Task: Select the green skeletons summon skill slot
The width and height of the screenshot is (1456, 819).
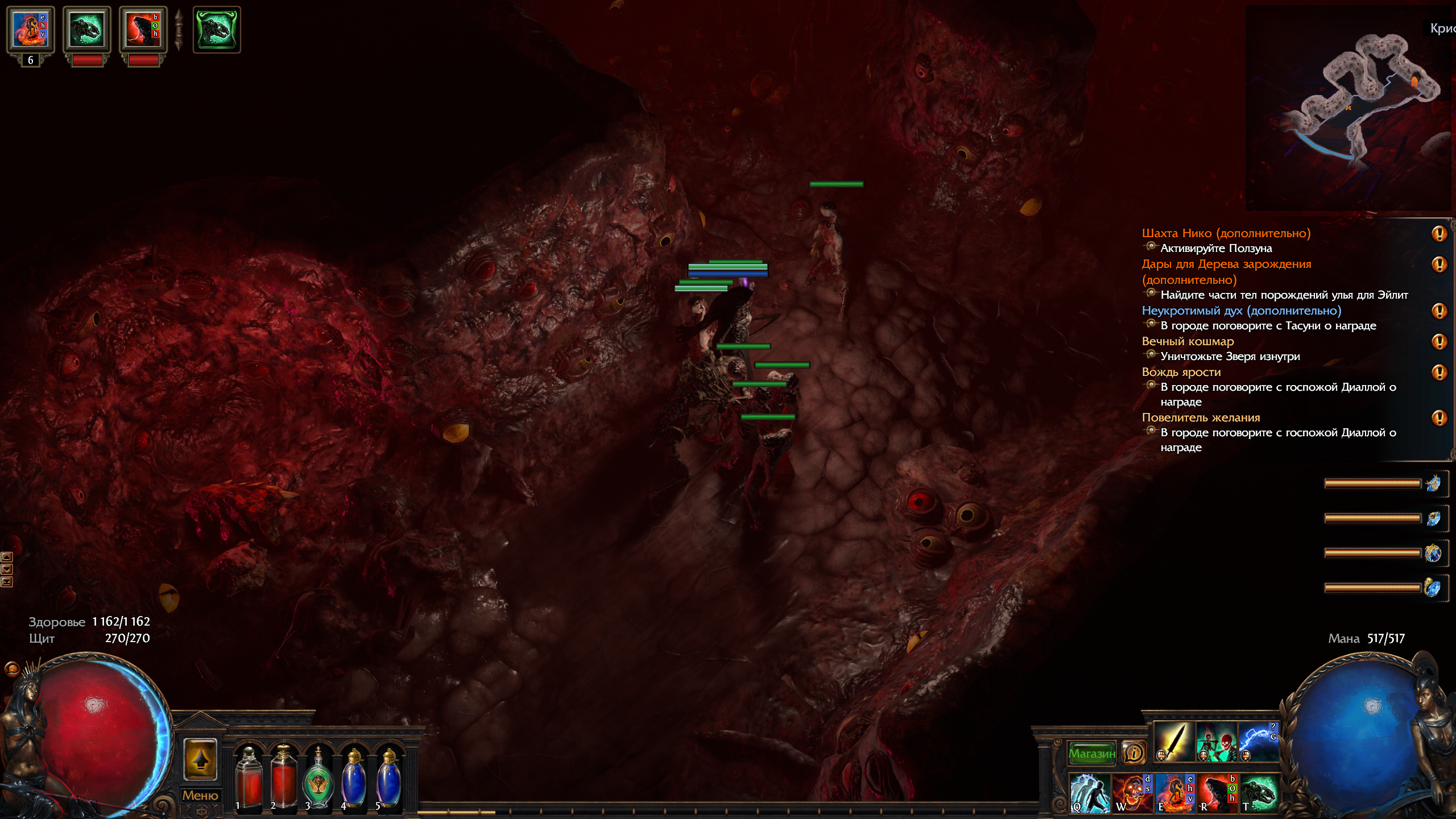Action: (x=1217, y=742)
